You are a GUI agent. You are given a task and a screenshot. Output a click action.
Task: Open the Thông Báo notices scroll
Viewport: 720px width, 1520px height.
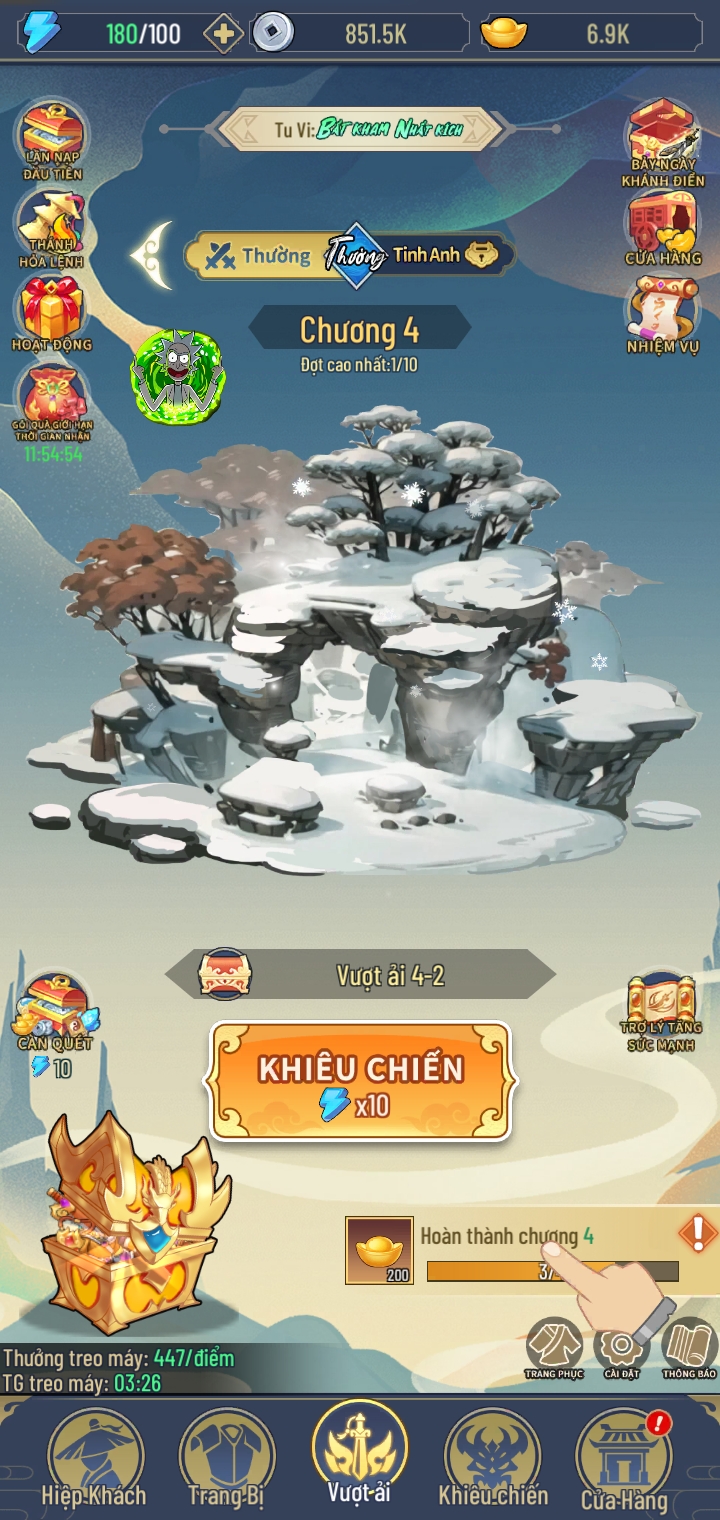tap(689, 1347)
